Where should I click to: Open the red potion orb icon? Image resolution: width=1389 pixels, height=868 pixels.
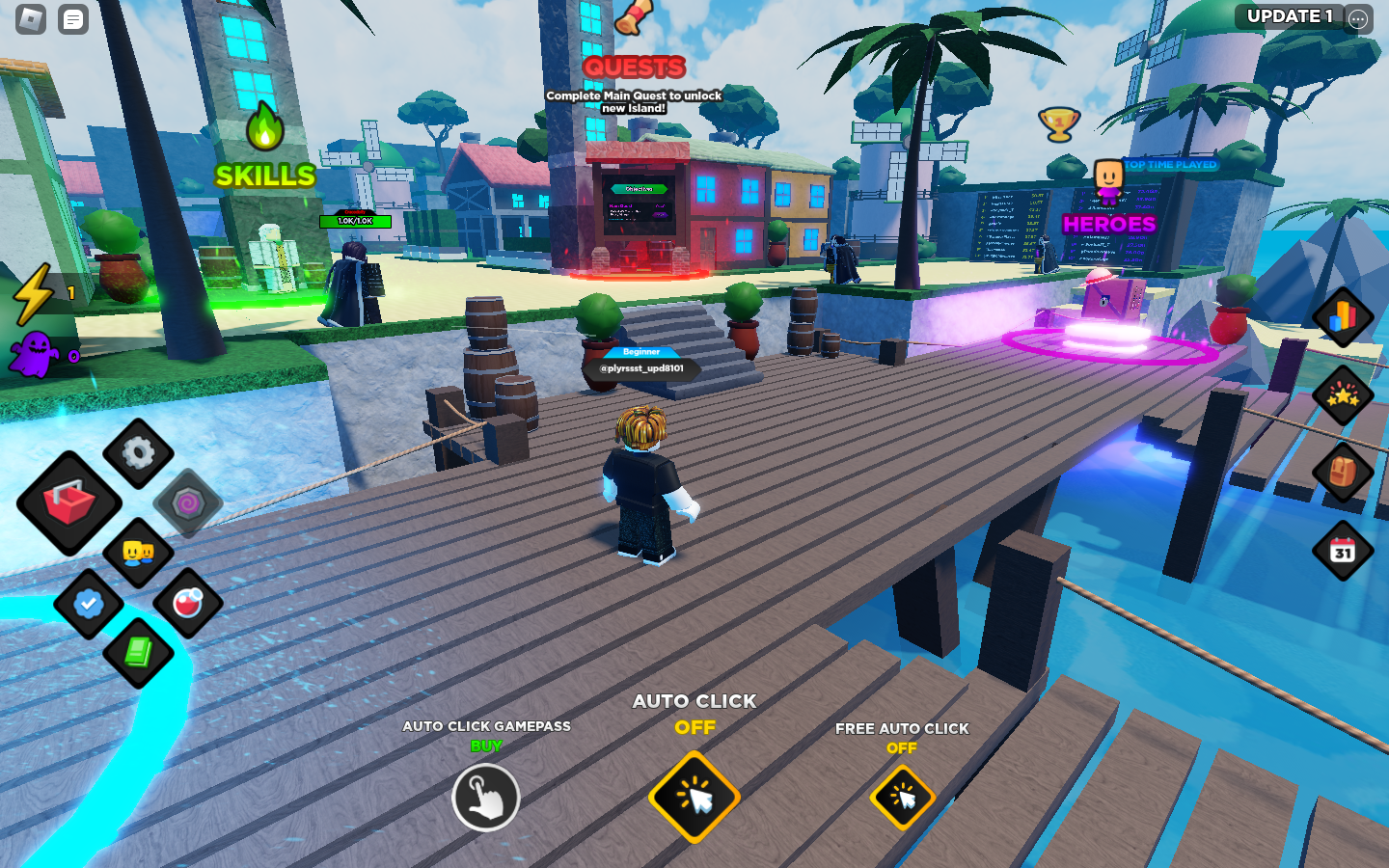click(188, 604)
